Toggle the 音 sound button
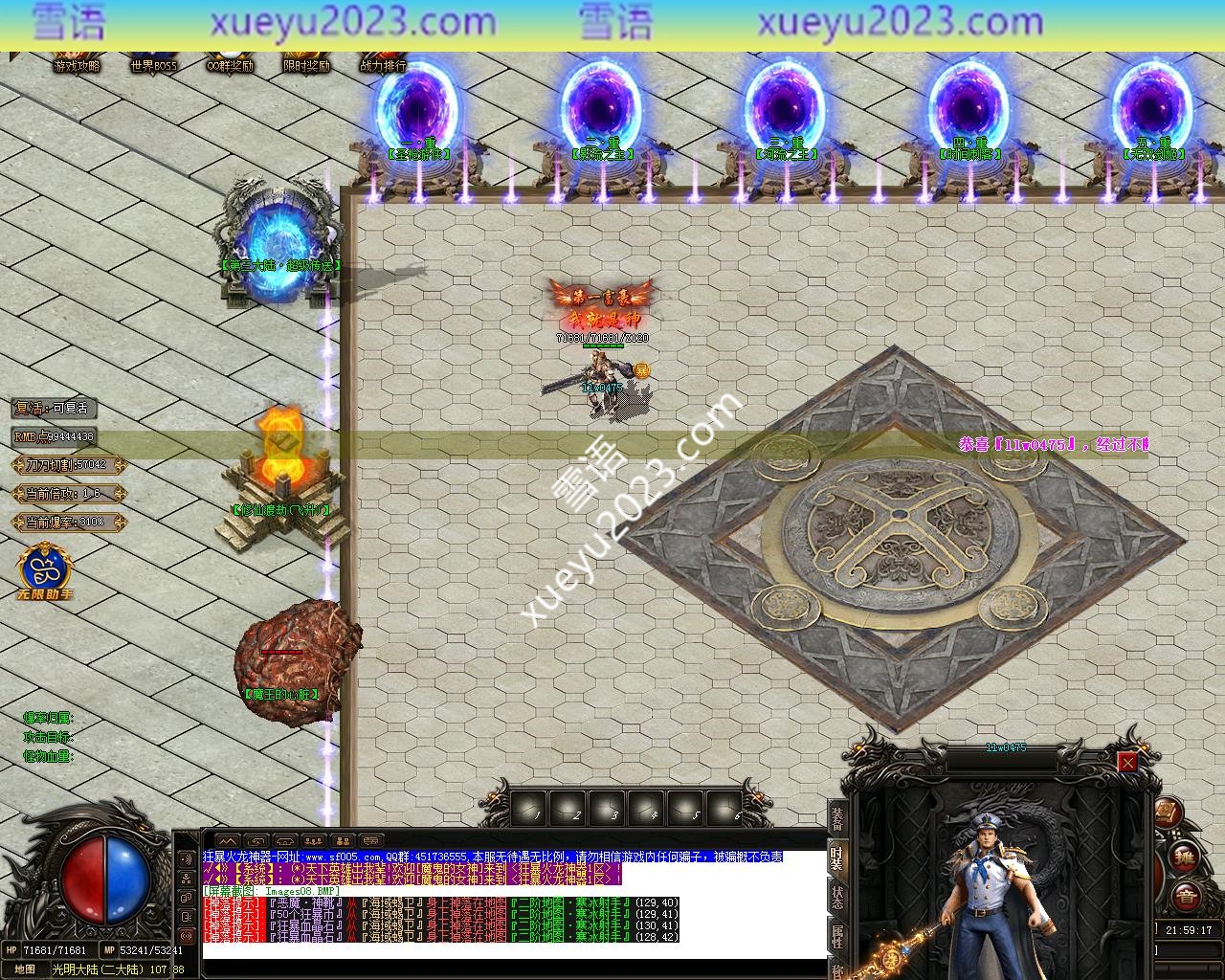This screenshot has width=1225, height=980. pos(1186,897)
